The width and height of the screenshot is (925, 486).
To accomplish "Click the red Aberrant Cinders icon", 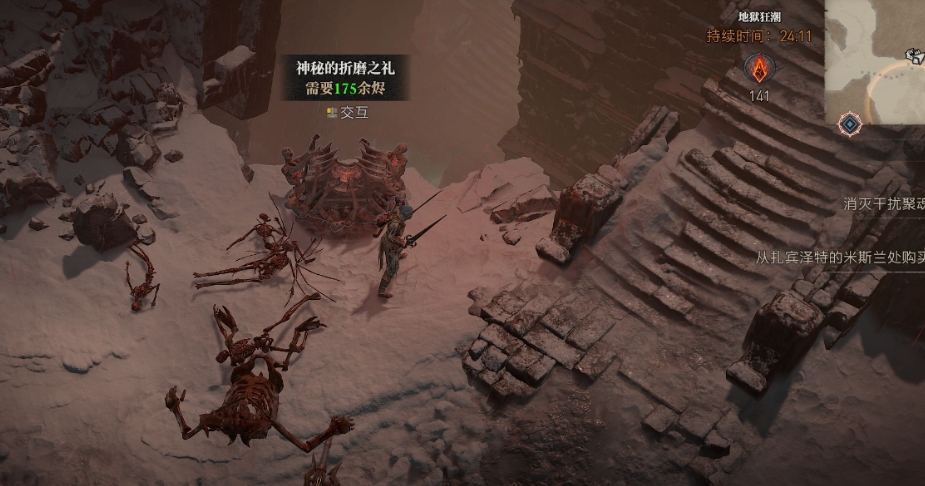I will [759, 68].
